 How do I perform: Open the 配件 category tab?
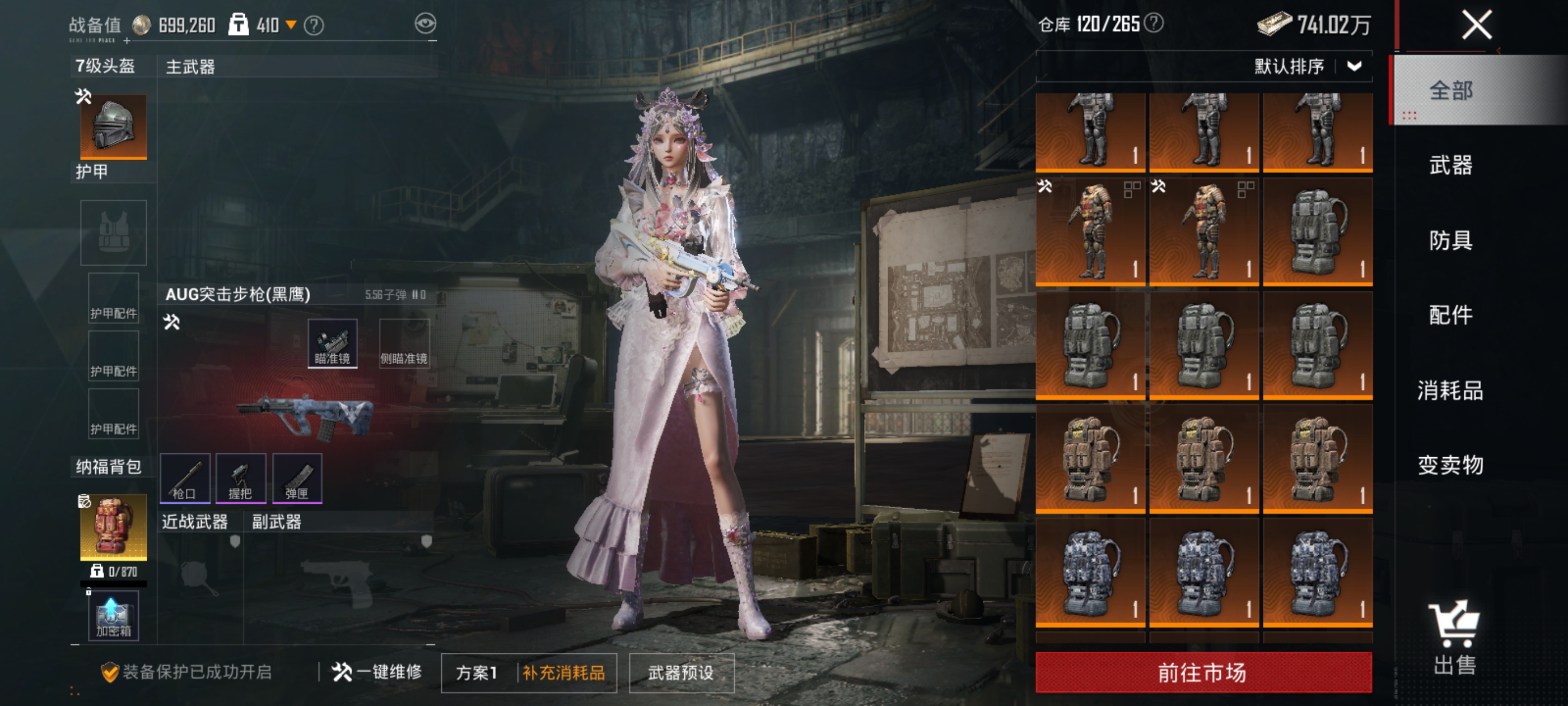(x=1450, y=315)
